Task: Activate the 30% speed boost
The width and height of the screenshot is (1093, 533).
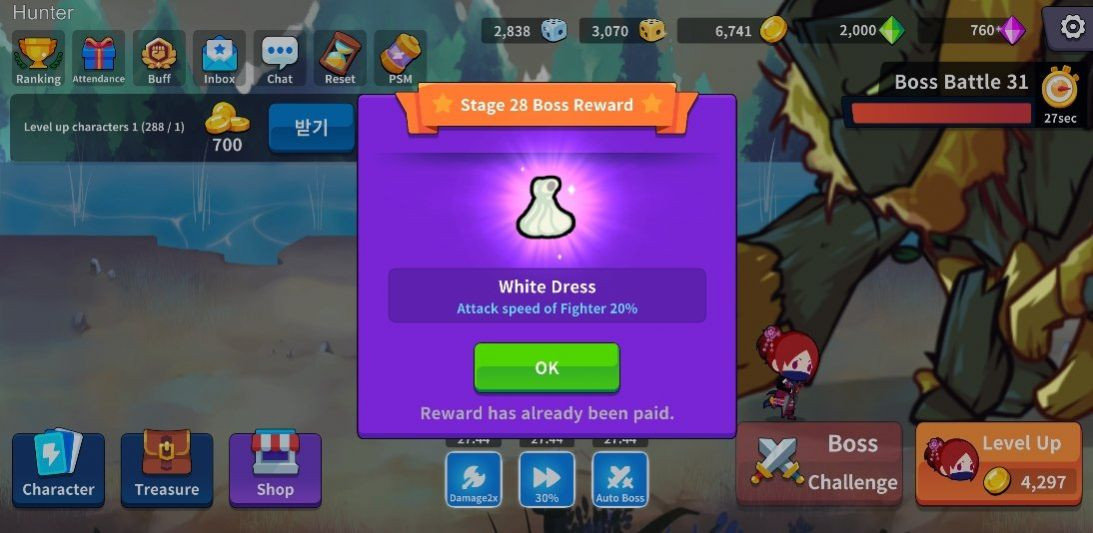Action: tap(547, 478)
